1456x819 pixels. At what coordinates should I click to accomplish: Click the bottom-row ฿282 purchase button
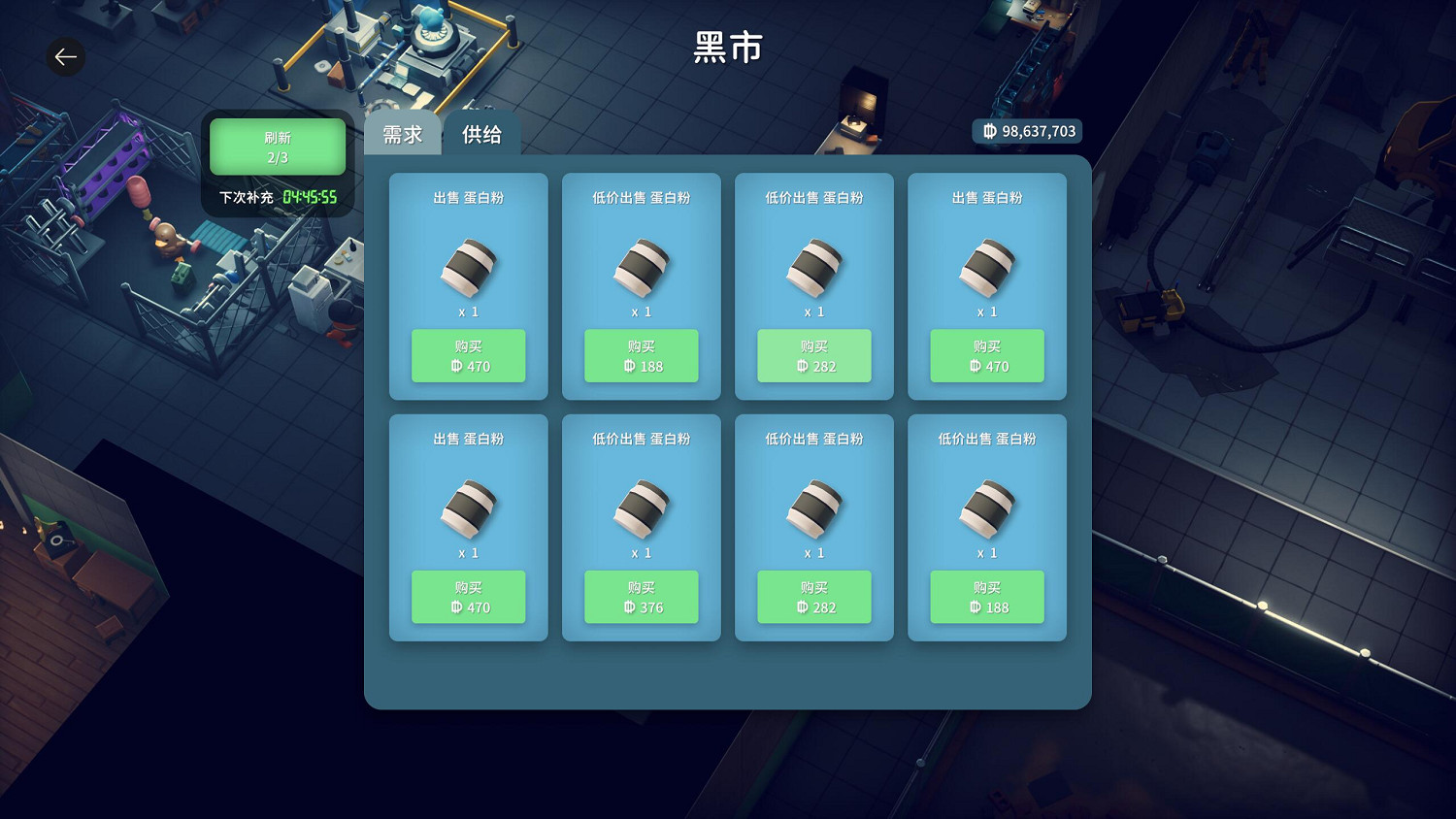pyautogui.click(x=814, y=597)
